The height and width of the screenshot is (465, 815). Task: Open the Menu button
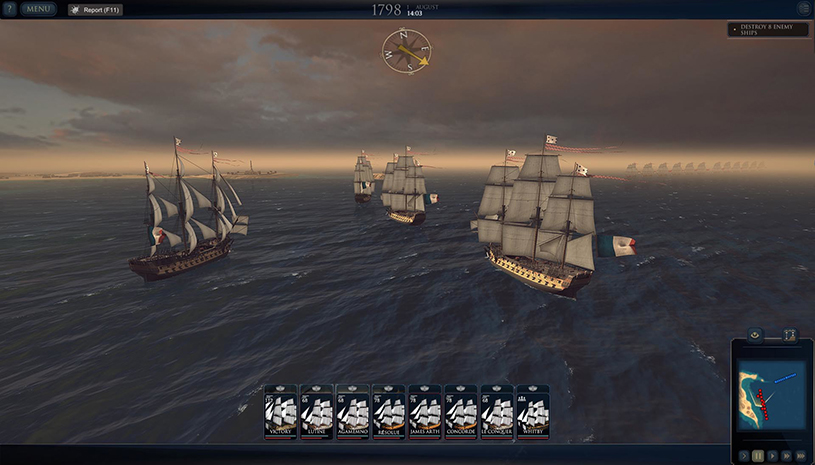click(x=39, y=9)
